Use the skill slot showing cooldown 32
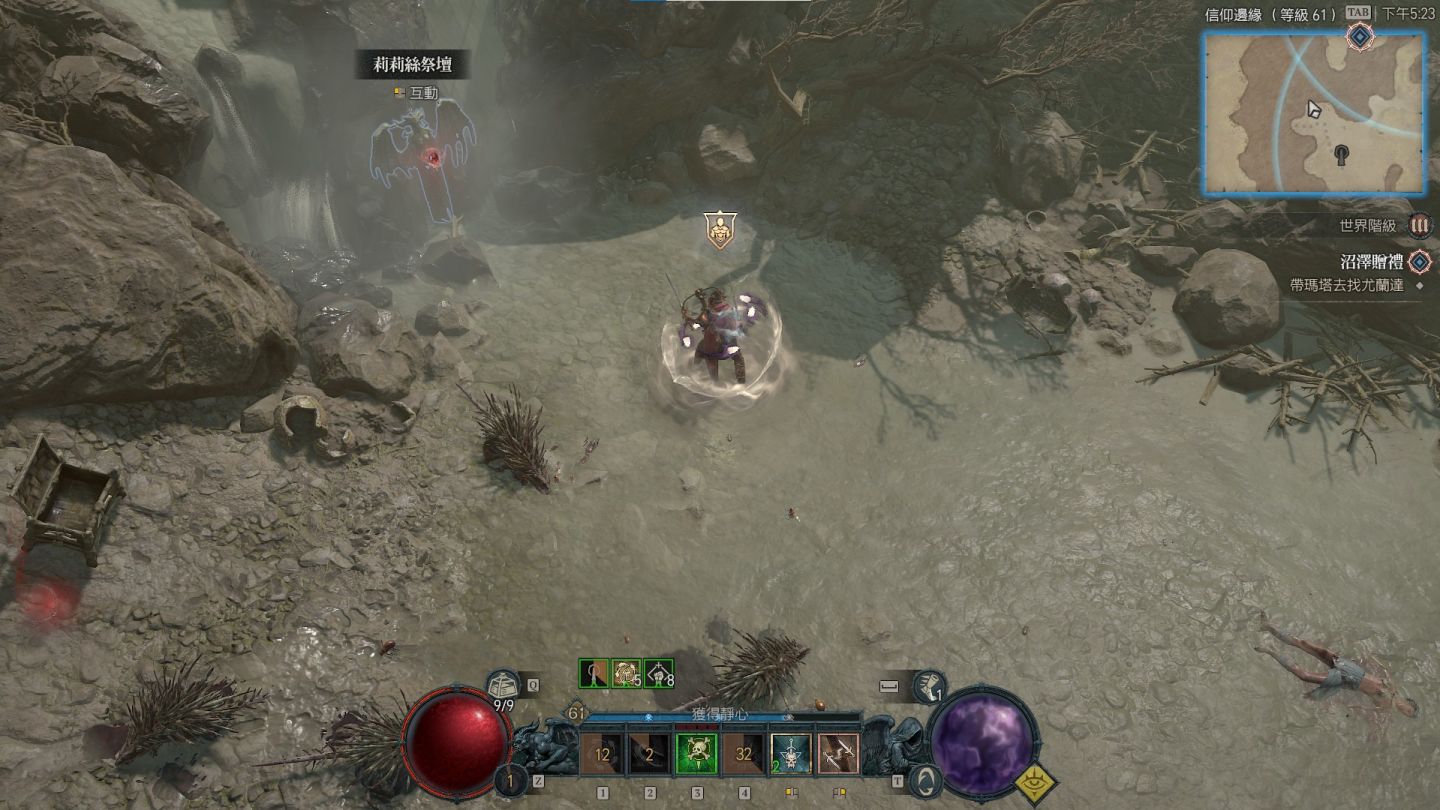1440x810 pixels. tap(744, 754)
